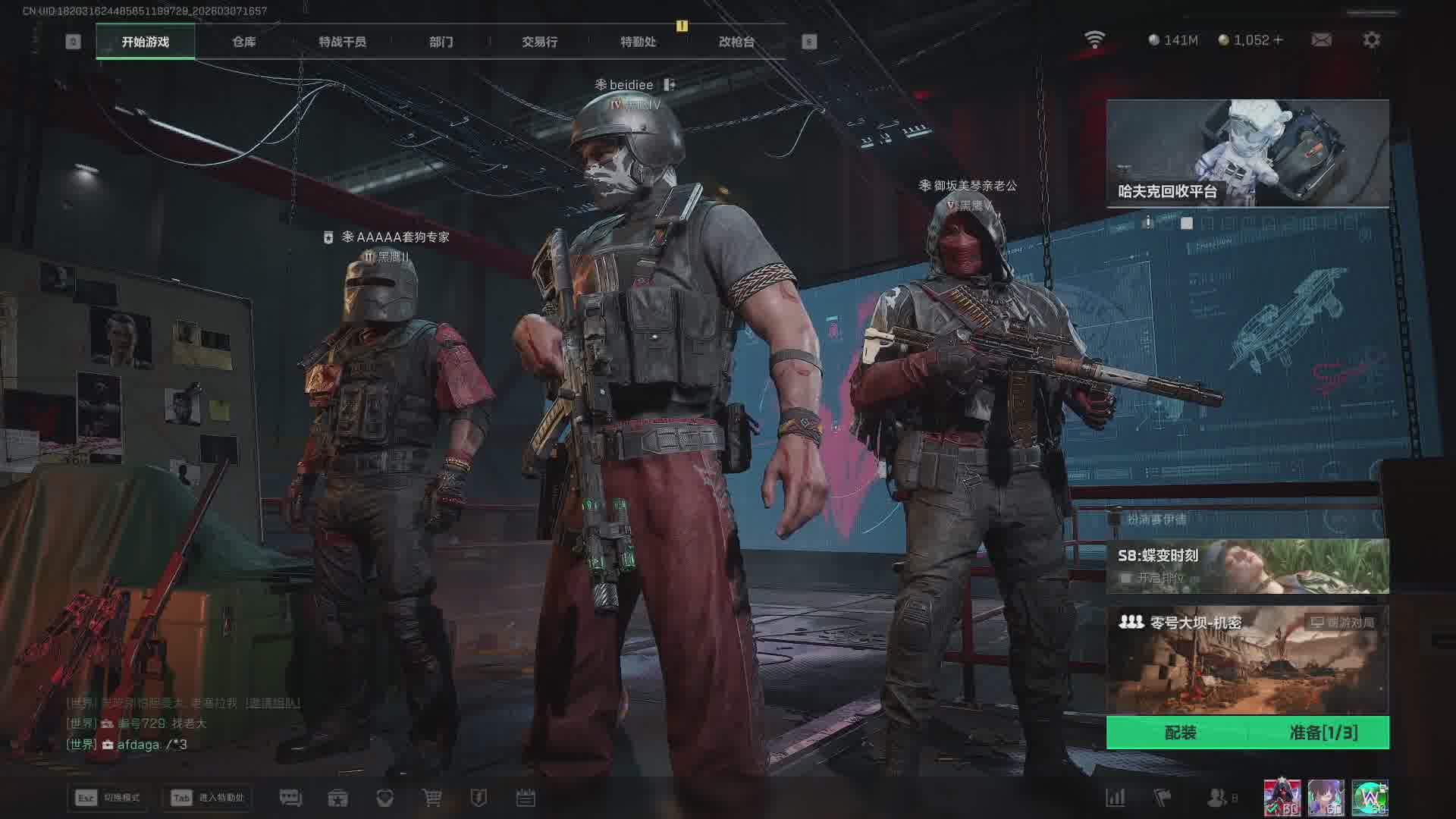Open the 特勤处 tab
Screen dimensions: 1456x819
tap(638, 42)
